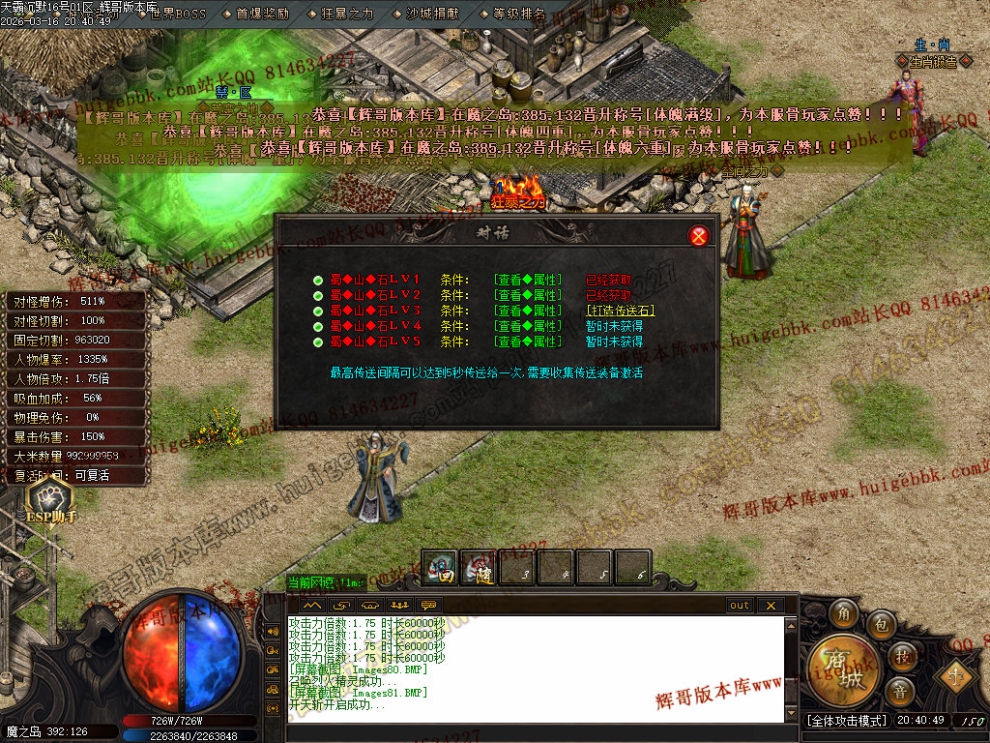
Task: Toggle sound with the 音 button
Action: tap(901, 692)
